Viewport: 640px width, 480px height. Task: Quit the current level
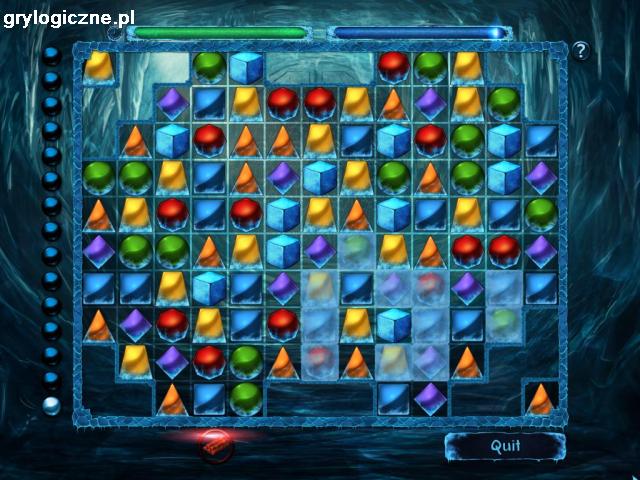tap(498, 446)
